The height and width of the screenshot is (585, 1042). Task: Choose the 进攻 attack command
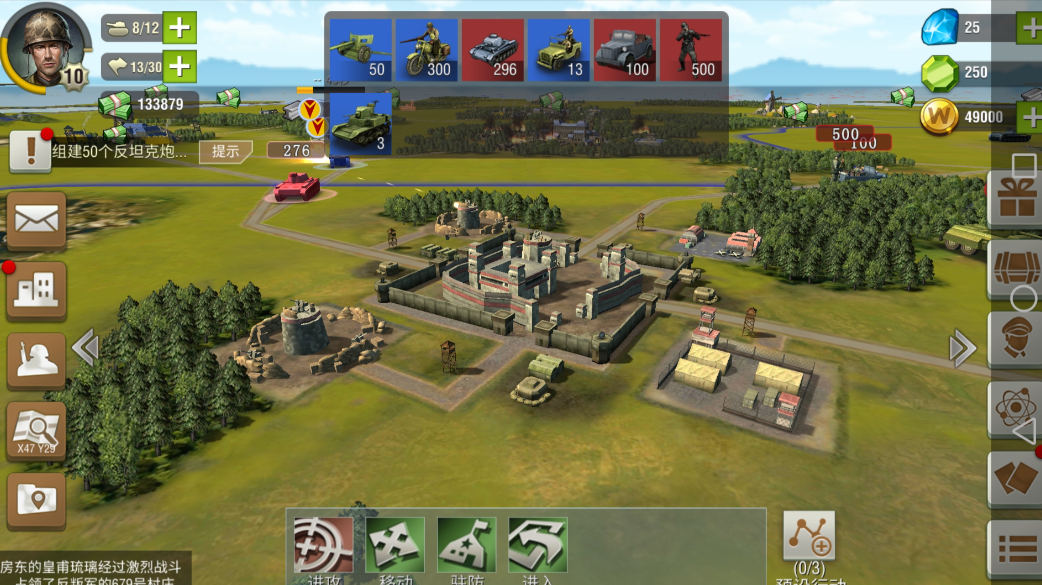pos(323,547)
